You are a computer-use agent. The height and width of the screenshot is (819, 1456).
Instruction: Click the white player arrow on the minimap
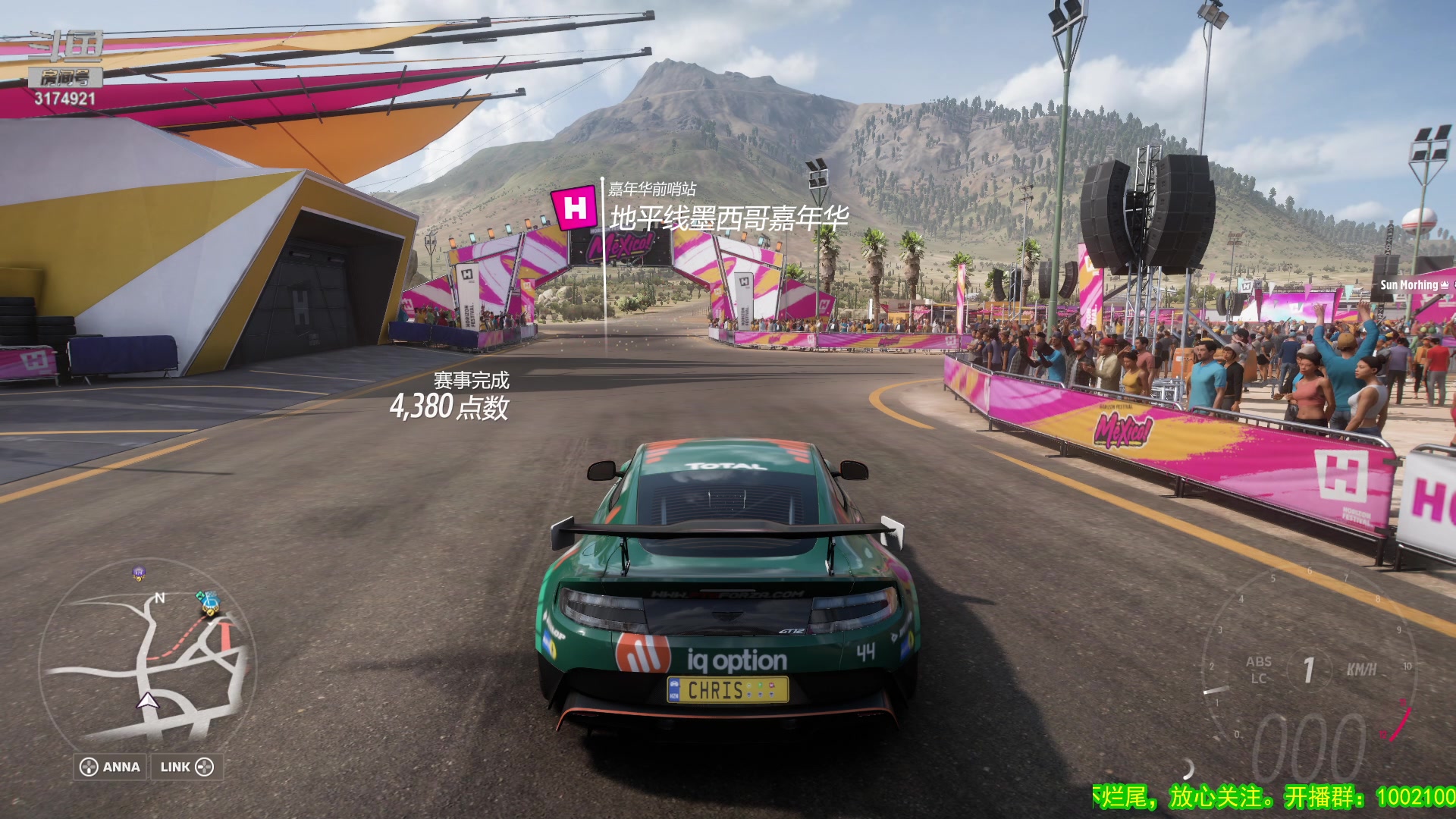pyautogui.click(x=148, y=701)
